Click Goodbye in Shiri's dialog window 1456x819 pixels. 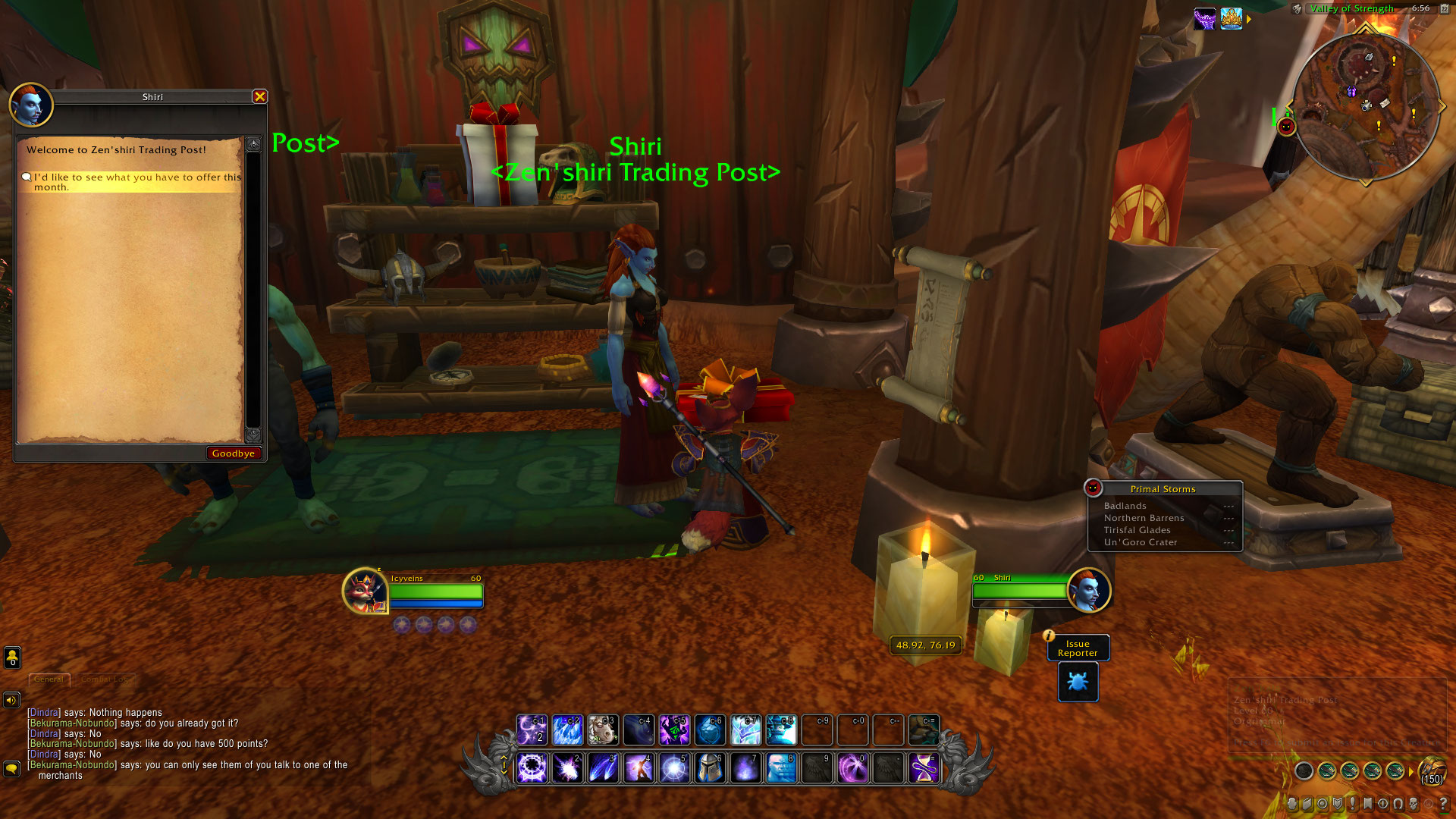(234, 453)
